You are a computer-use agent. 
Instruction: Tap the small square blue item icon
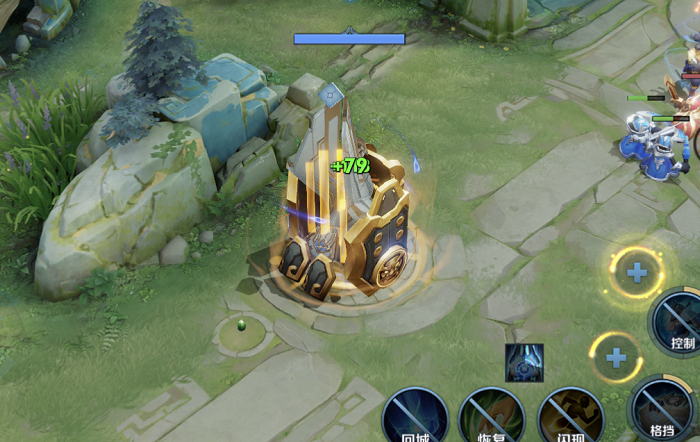pyautogui.click(x=525, y=363)
